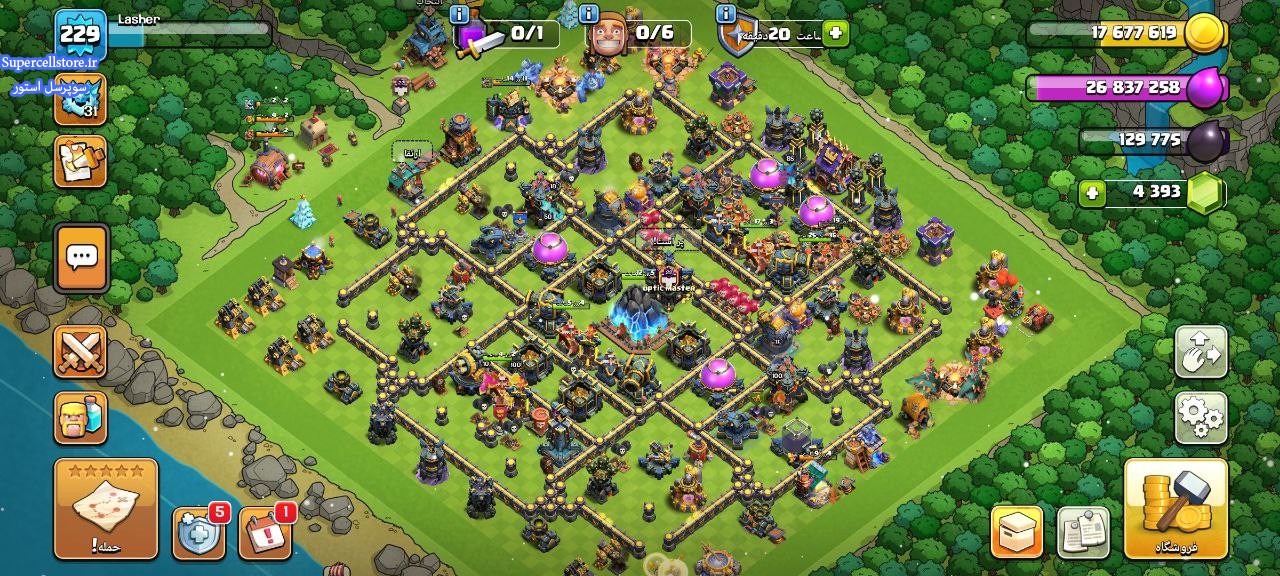The width and height of the screenshot is (1280, 576).
Task: Show info for the builder counter
Action: [591, 14]
